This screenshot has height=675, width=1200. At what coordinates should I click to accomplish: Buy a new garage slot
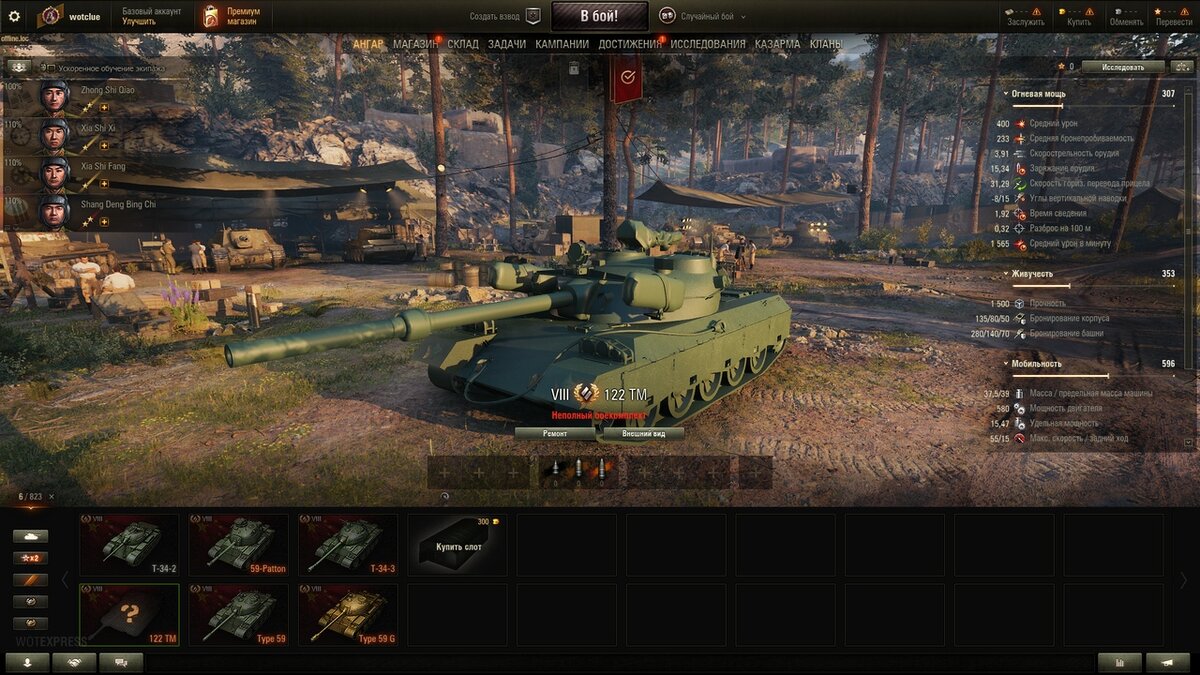(x=457, y=545)
